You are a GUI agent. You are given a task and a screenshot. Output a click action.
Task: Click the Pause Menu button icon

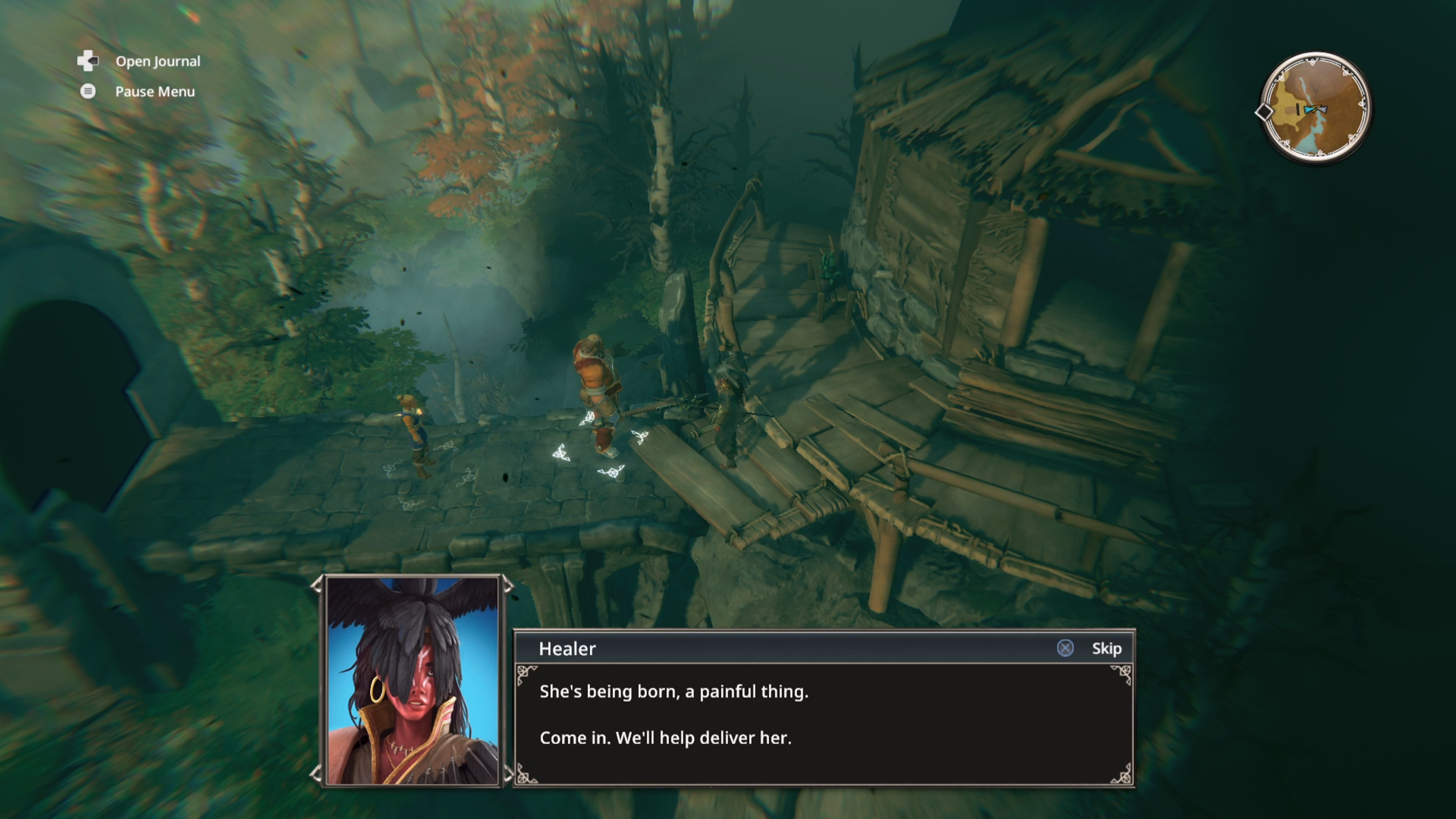pyautogui.click(x=87, y=91)
